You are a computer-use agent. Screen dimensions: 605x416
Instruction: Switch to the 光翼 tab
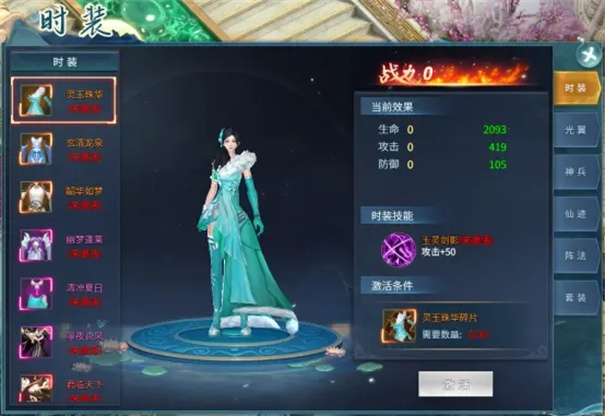pos(575,131)
